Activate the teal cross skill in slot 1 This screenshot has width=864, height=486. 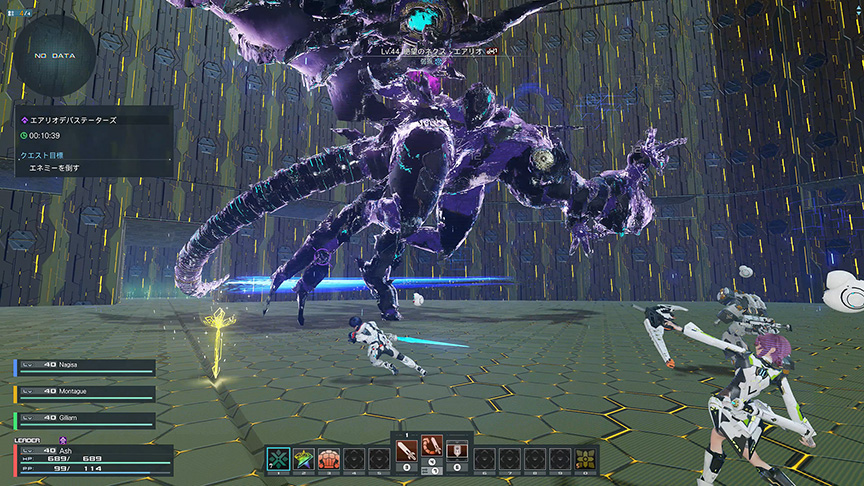[279, 458]
